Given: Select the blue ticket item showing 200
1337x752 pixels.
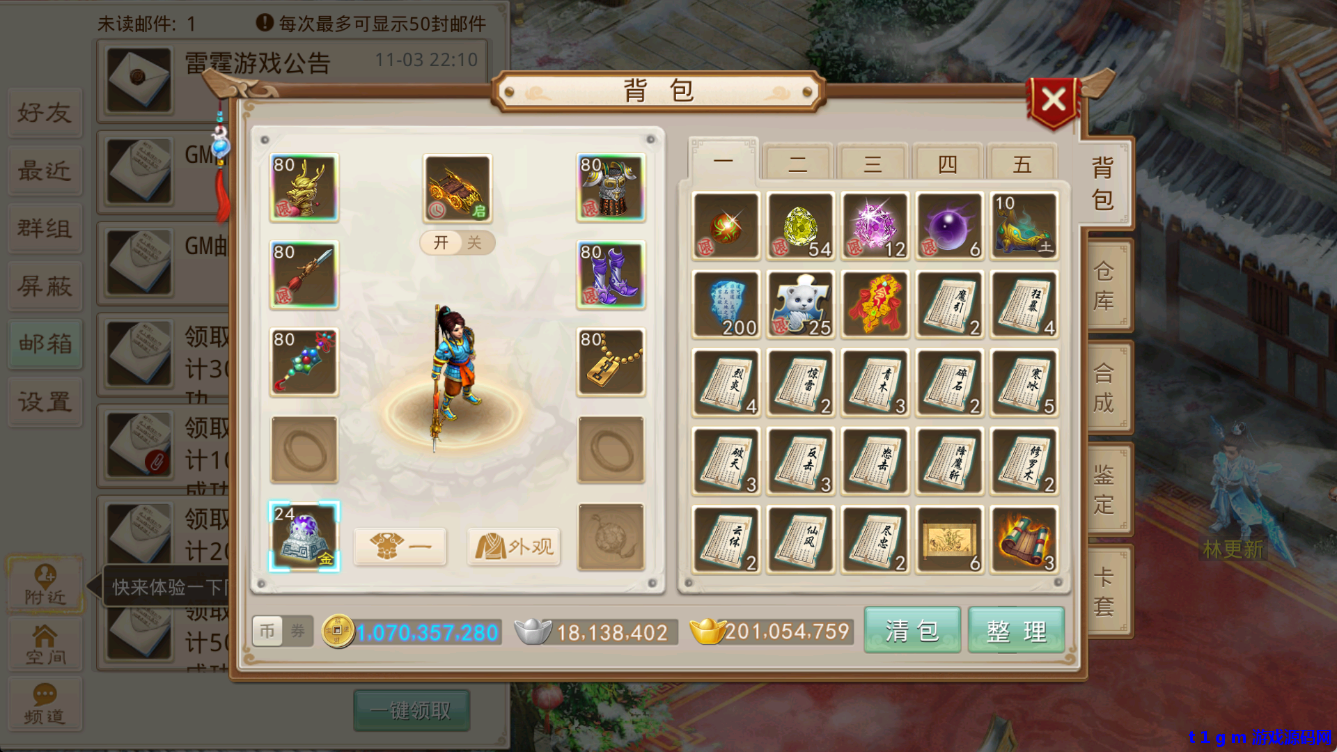Looking at the screenshot, I should (x=725, y=303).
